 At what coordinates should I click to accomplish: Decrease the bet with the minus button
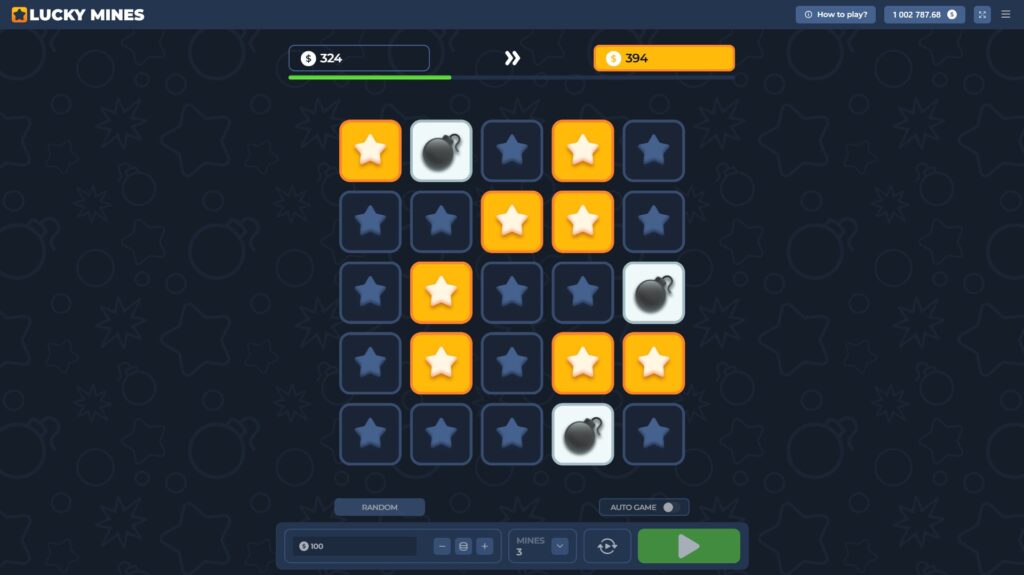[442, 546]
